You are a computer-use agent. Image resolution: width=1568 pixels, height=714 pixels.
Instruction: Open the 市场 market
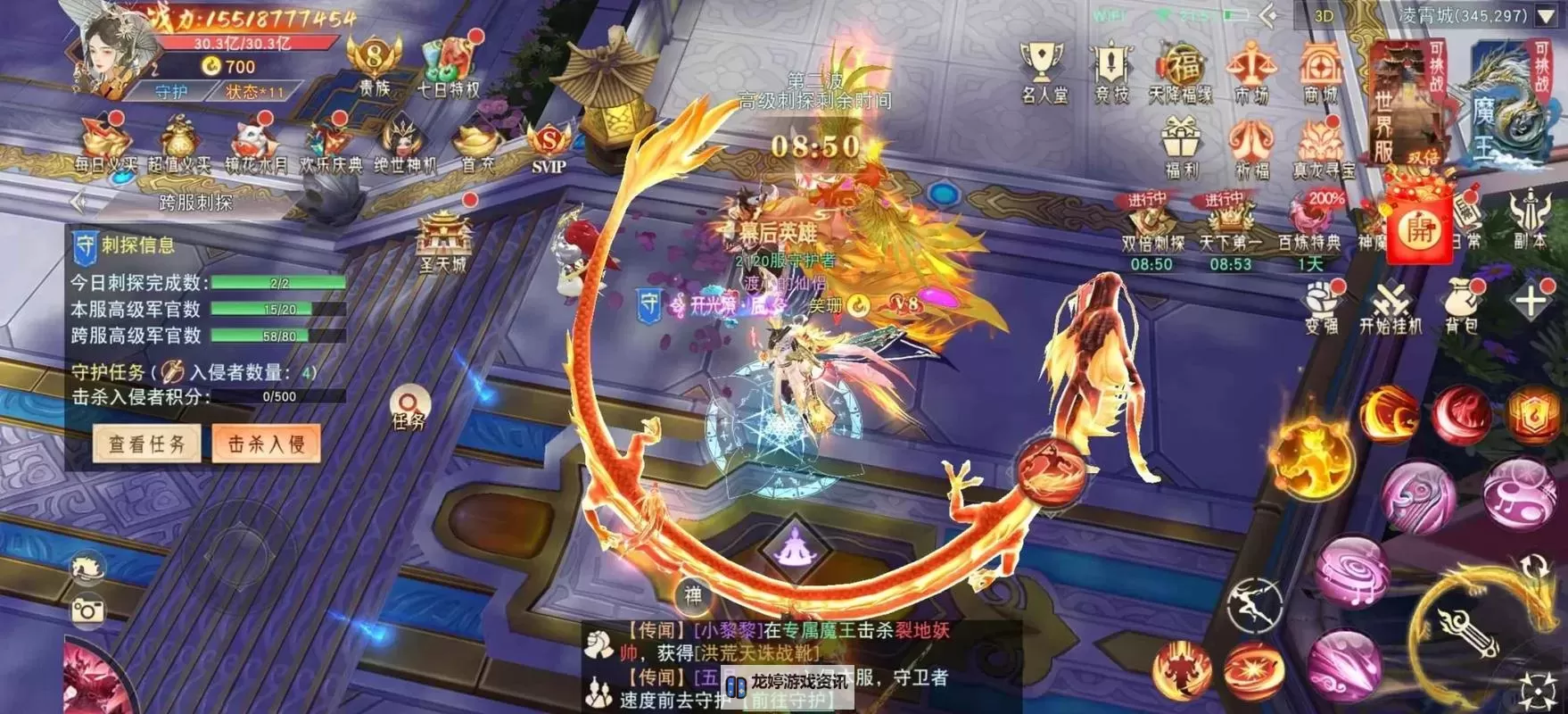(x=1250, y=71)
